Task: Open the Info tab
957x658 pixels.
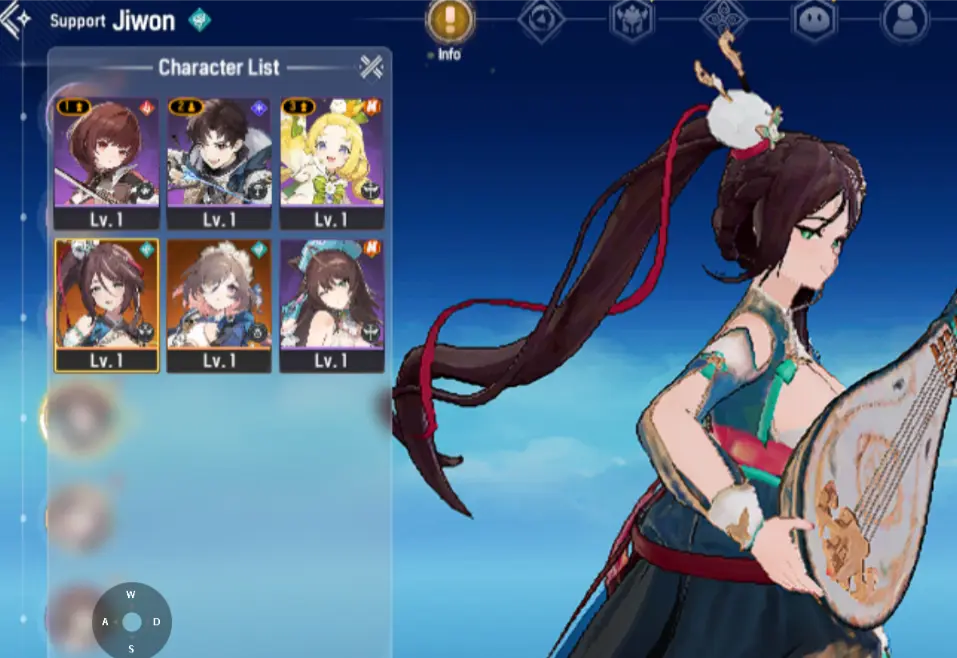Action: pyautogui.click(x=450, y=20)
